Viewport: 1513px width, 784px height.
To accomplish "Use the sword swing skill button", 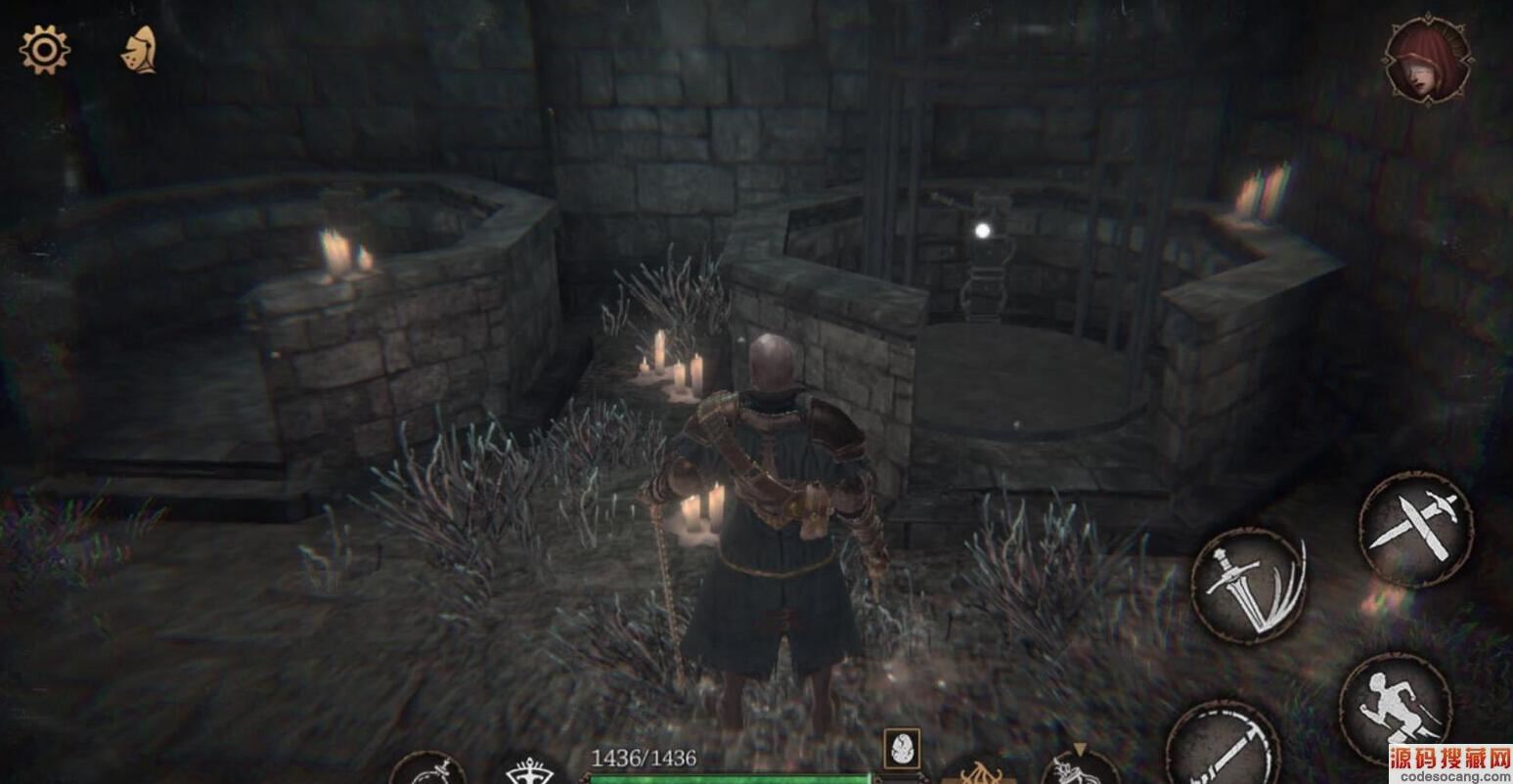I will tap(1222, 747).
